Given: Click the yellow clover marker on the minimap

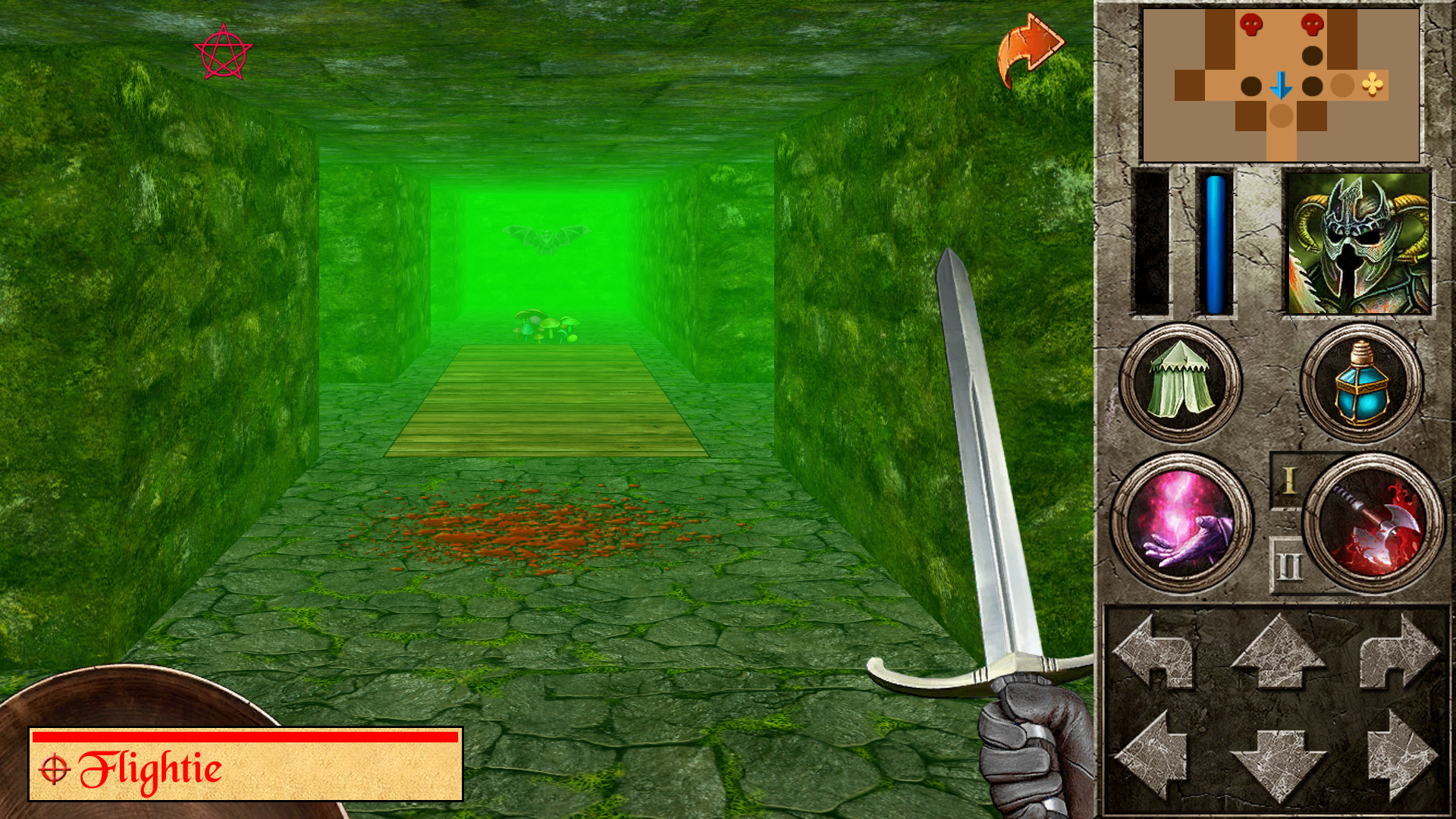Looking at the screenshot, I should [1372, 86].
